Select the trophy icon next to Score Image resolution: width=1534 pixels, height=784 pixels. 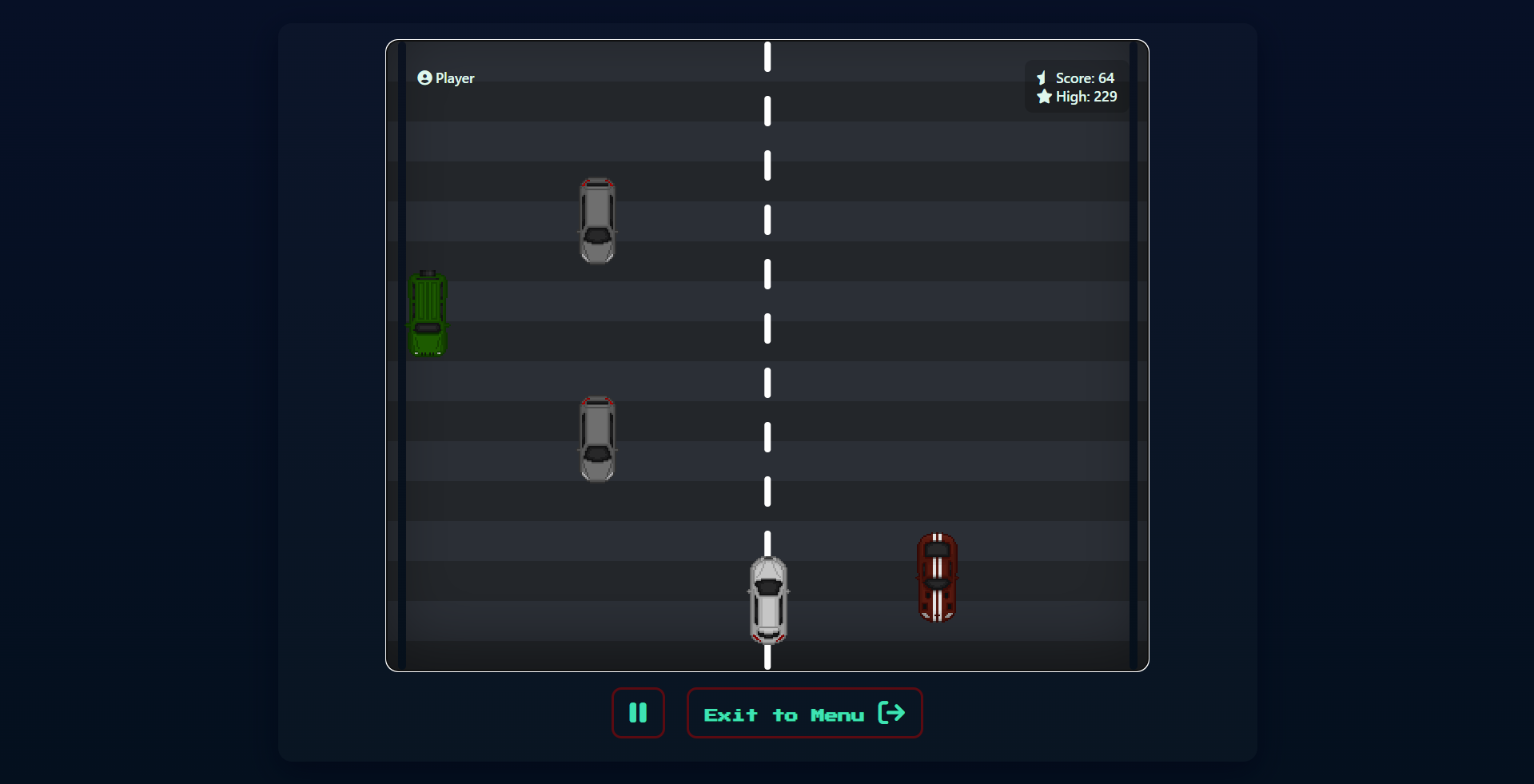click(x=1042, y=78)
